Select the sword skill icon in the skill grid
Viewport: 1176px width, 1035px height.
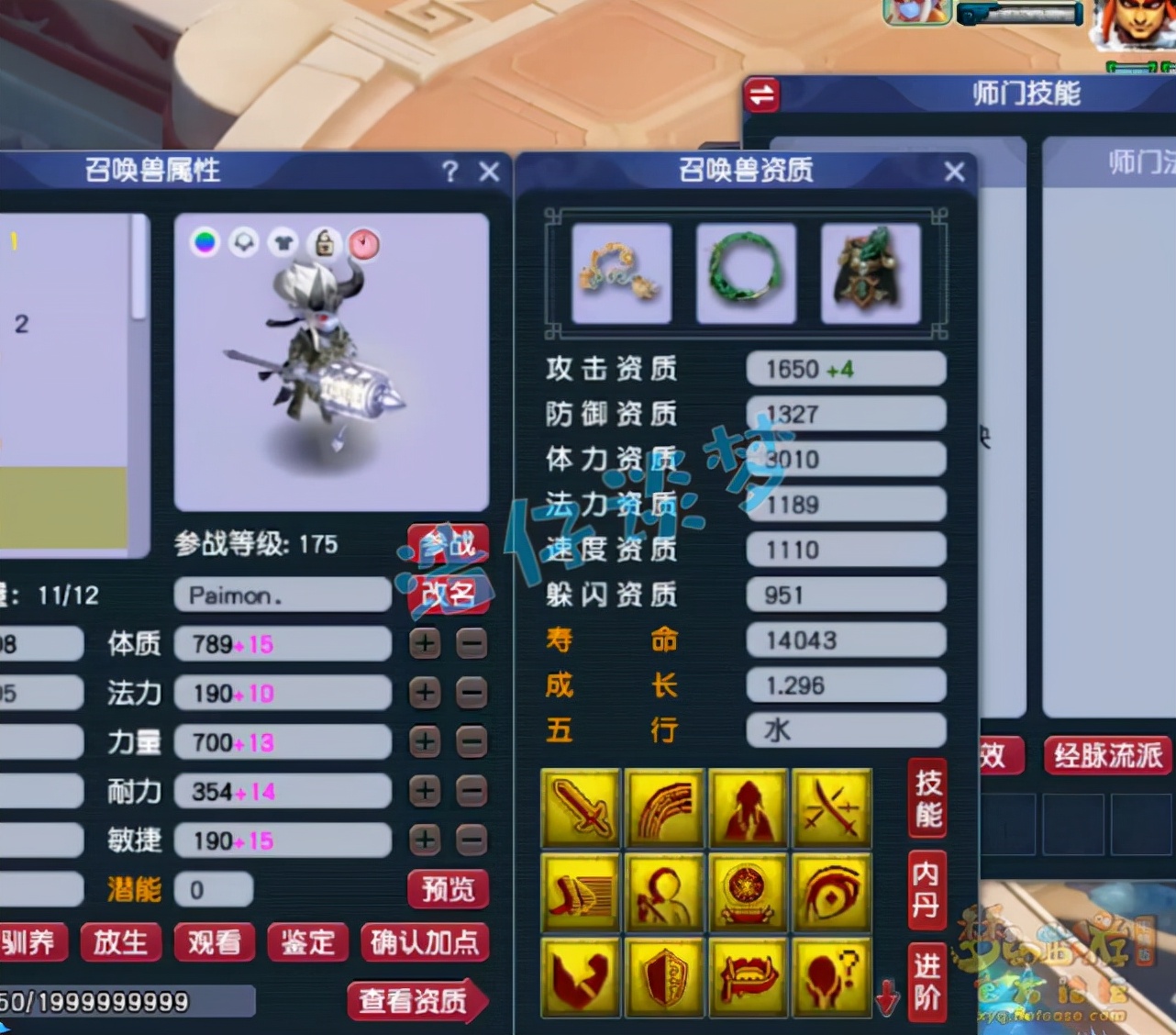pyautogui.click(x=580, y=807)
